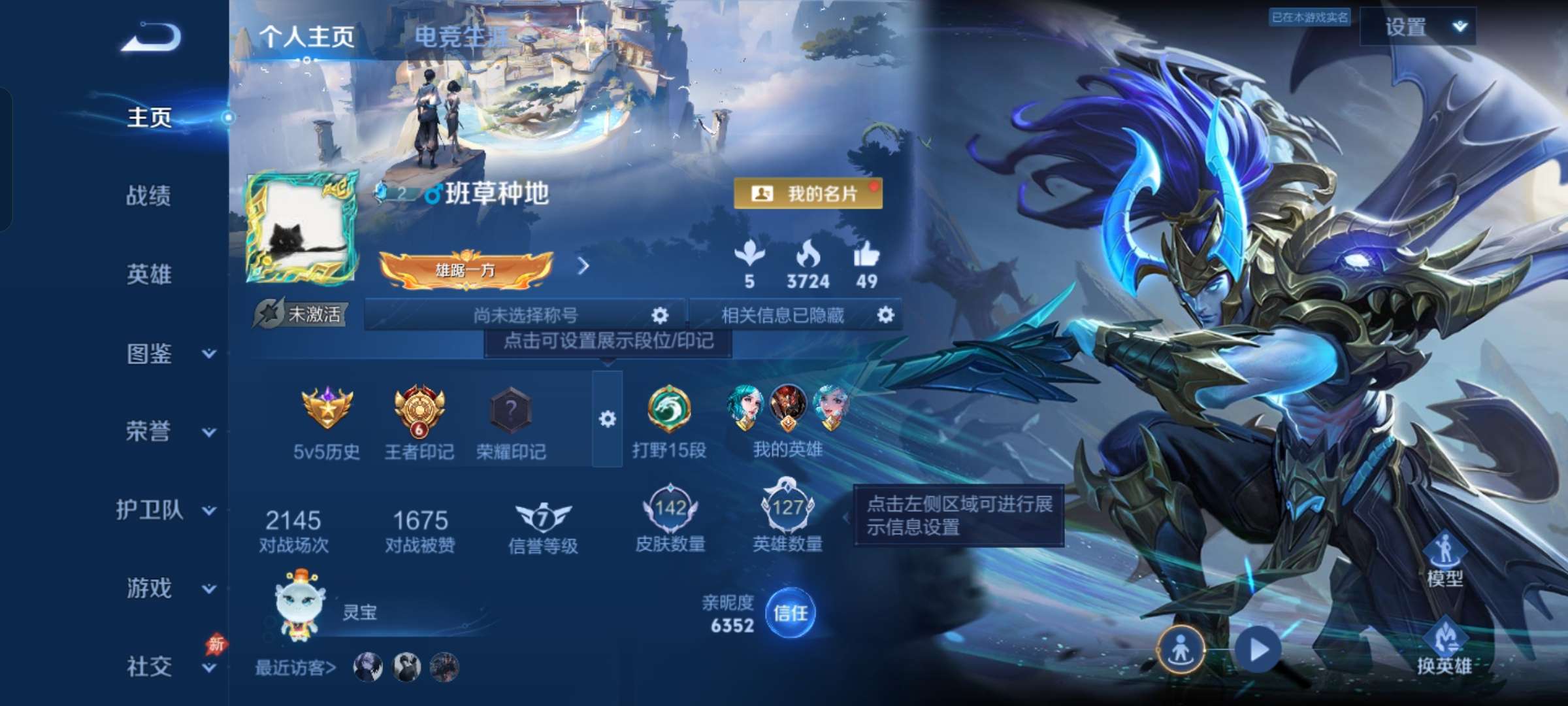
Task: Click the 信任 intimacy level badge
Action: coord(792,613)
